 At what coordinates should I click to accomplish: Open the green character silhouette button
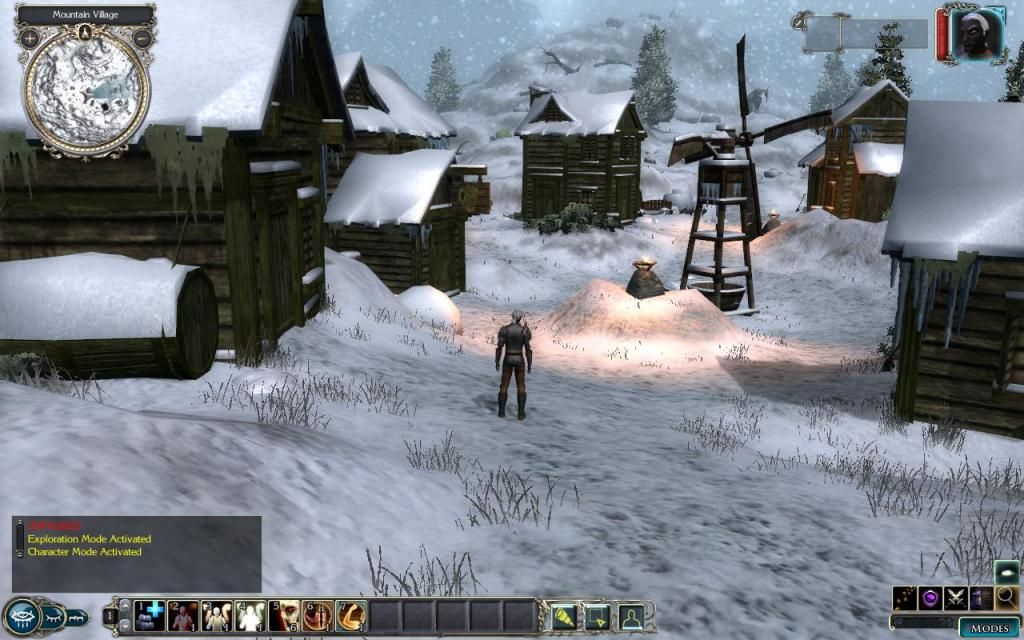pos(630,616)
